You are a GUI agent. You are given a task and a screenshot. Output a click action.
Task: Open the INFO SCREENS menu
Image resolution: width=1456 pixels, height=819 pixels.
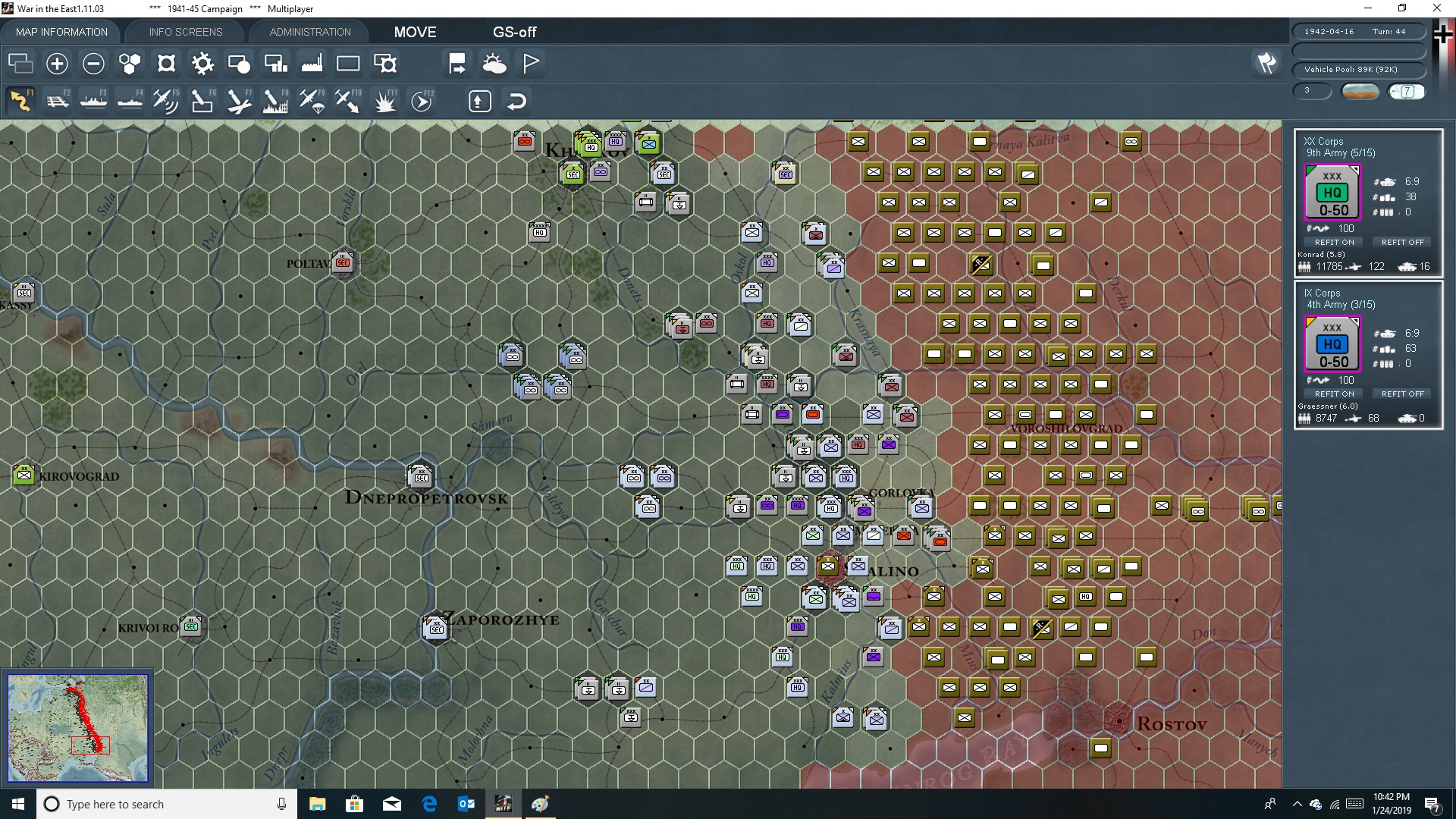185,32
